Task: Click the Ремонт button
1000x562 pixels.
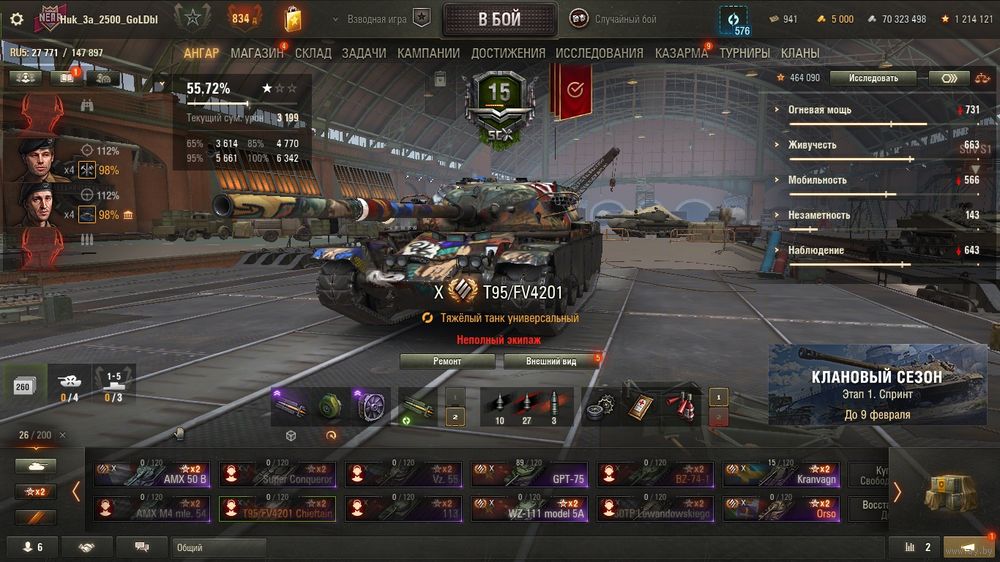Action: pyautogui.click(x=447, y=361)
